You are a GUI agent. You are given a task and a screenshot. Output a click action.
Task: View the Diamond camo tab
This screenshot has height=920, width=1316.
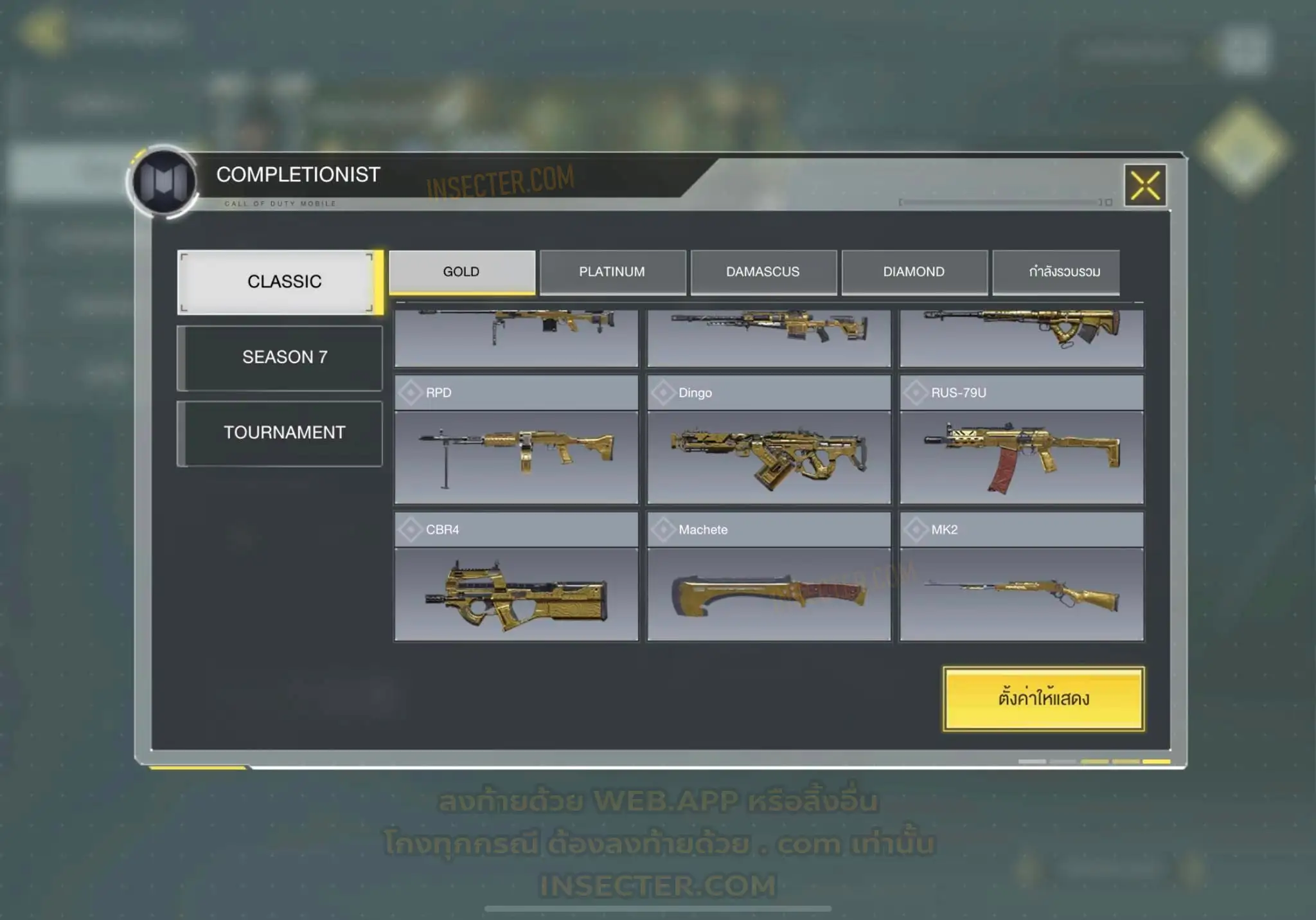(x=914, y=272)
